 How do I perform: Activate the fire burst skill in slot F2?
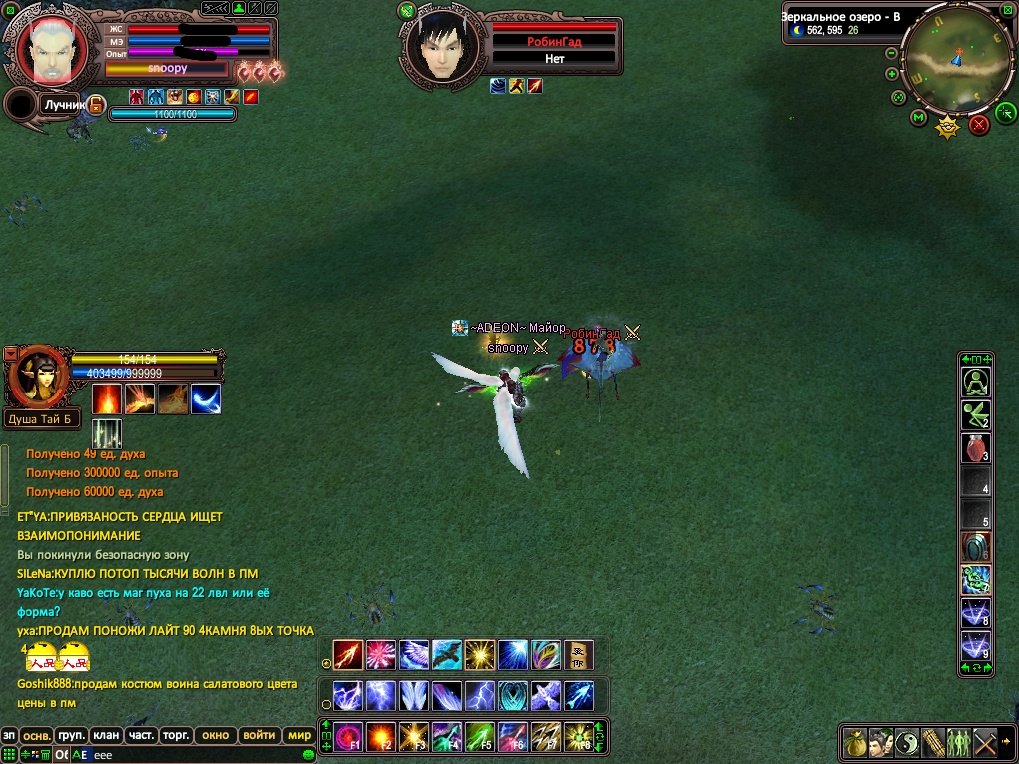click(x=382, y=737)
